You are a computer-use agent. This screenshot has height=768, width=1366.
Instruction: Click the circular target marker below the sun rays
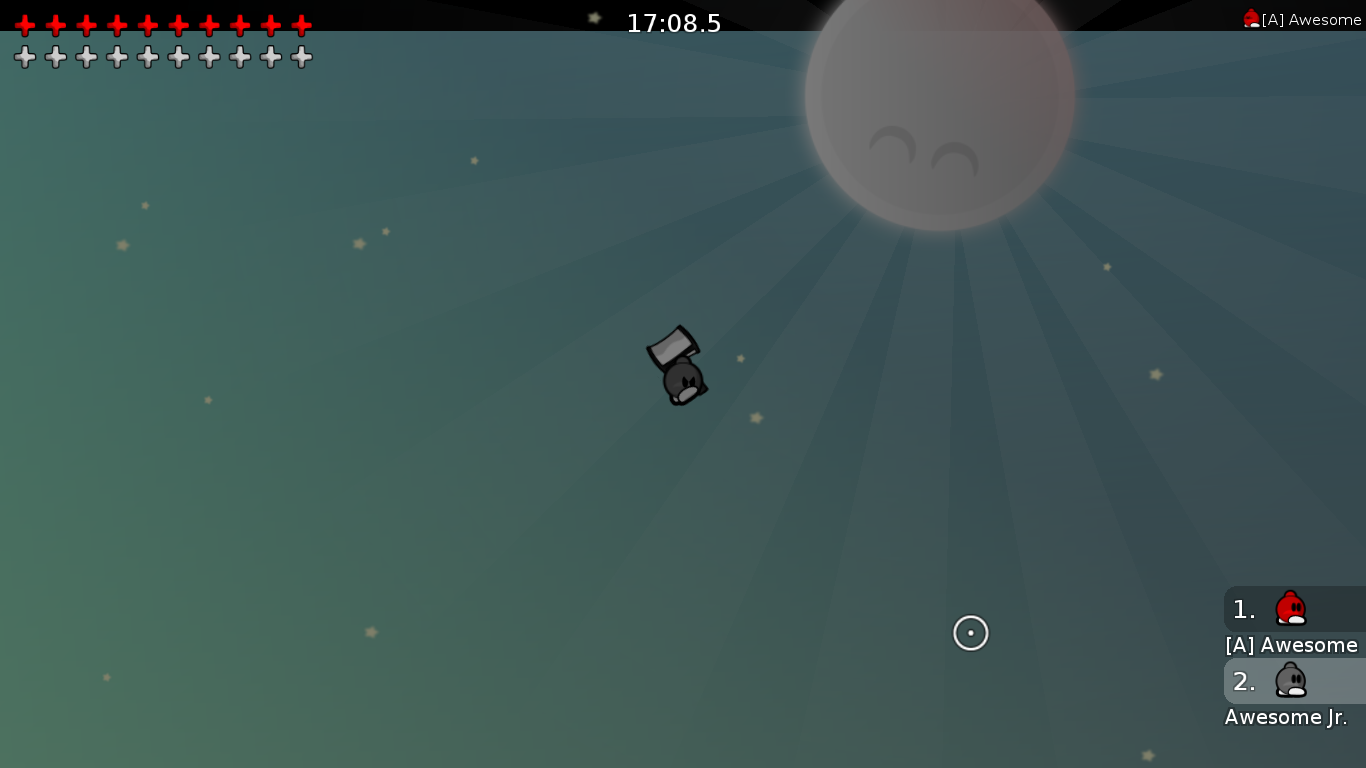point(970,633)
